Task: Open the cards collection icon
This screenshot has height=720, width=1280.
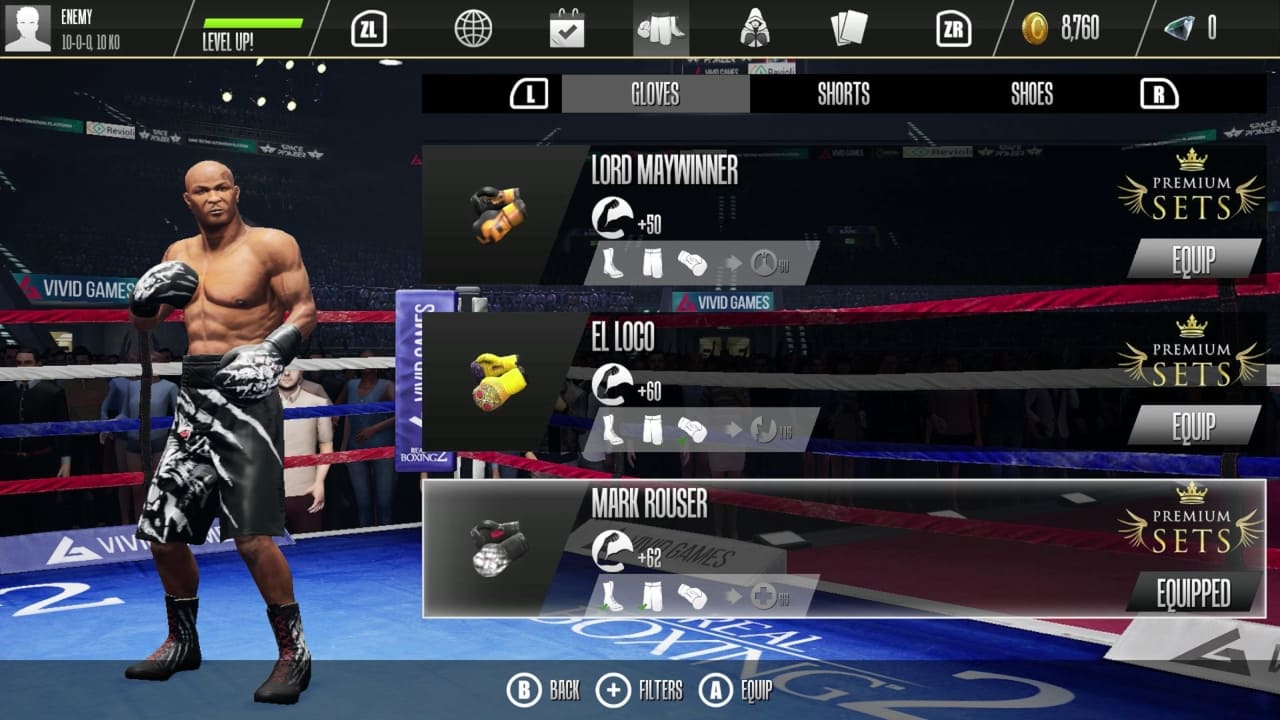Action: (x=848, y=29)
